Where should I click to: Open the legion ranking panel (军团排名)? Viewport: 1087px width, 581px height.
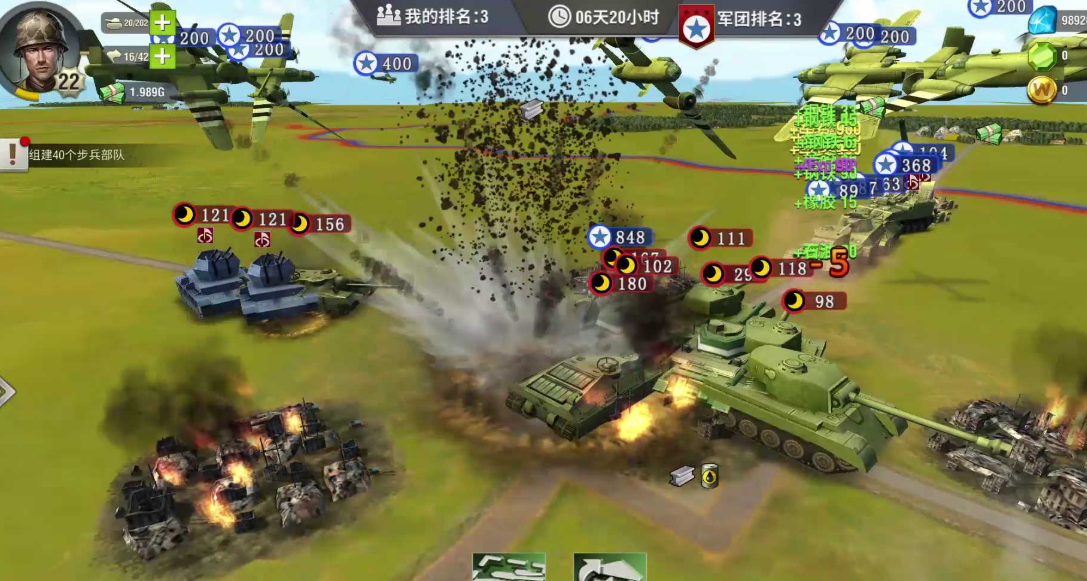745,19
